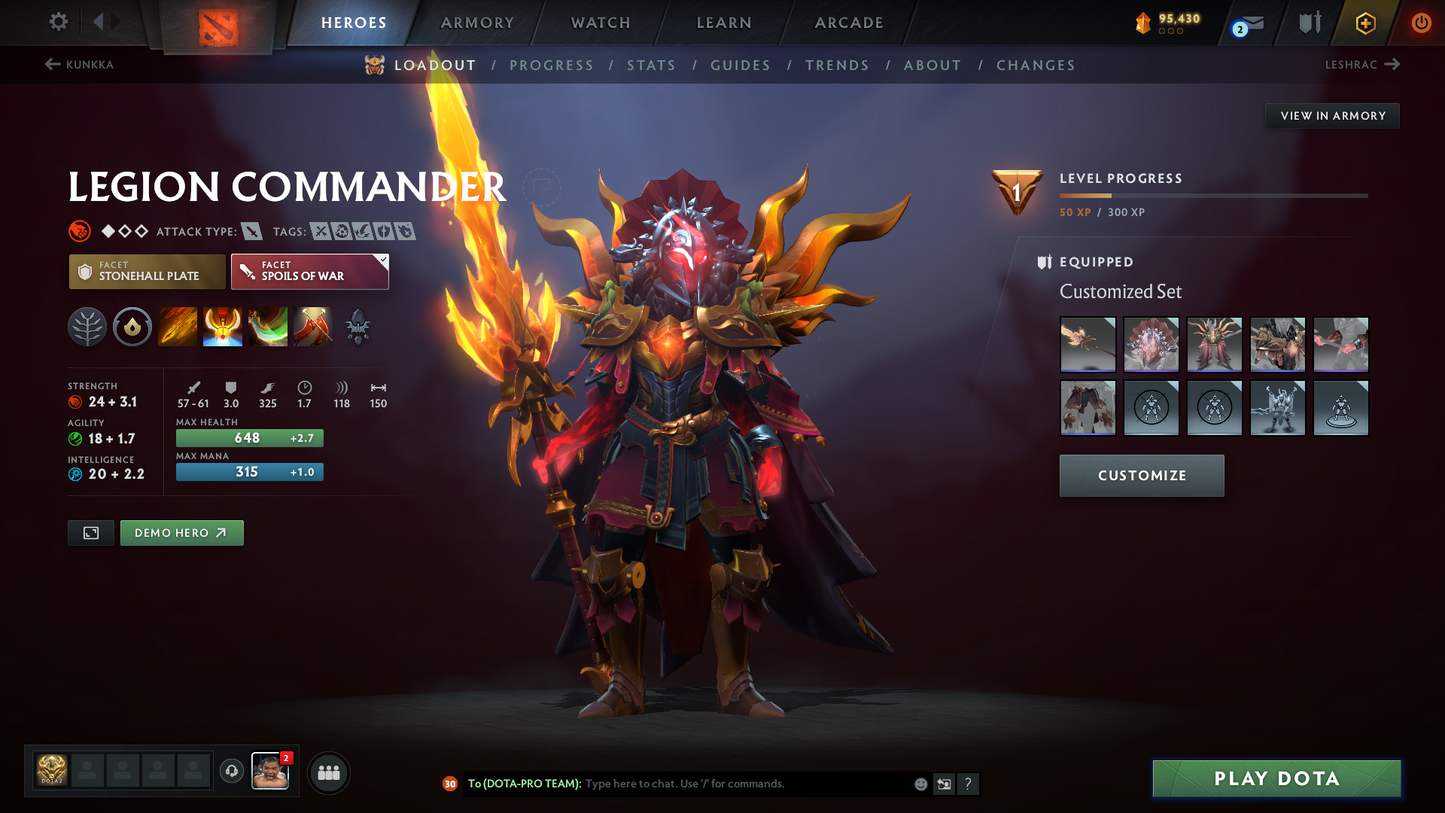
Task: Open the hero talent tree icon
Action: click(87, 326)
